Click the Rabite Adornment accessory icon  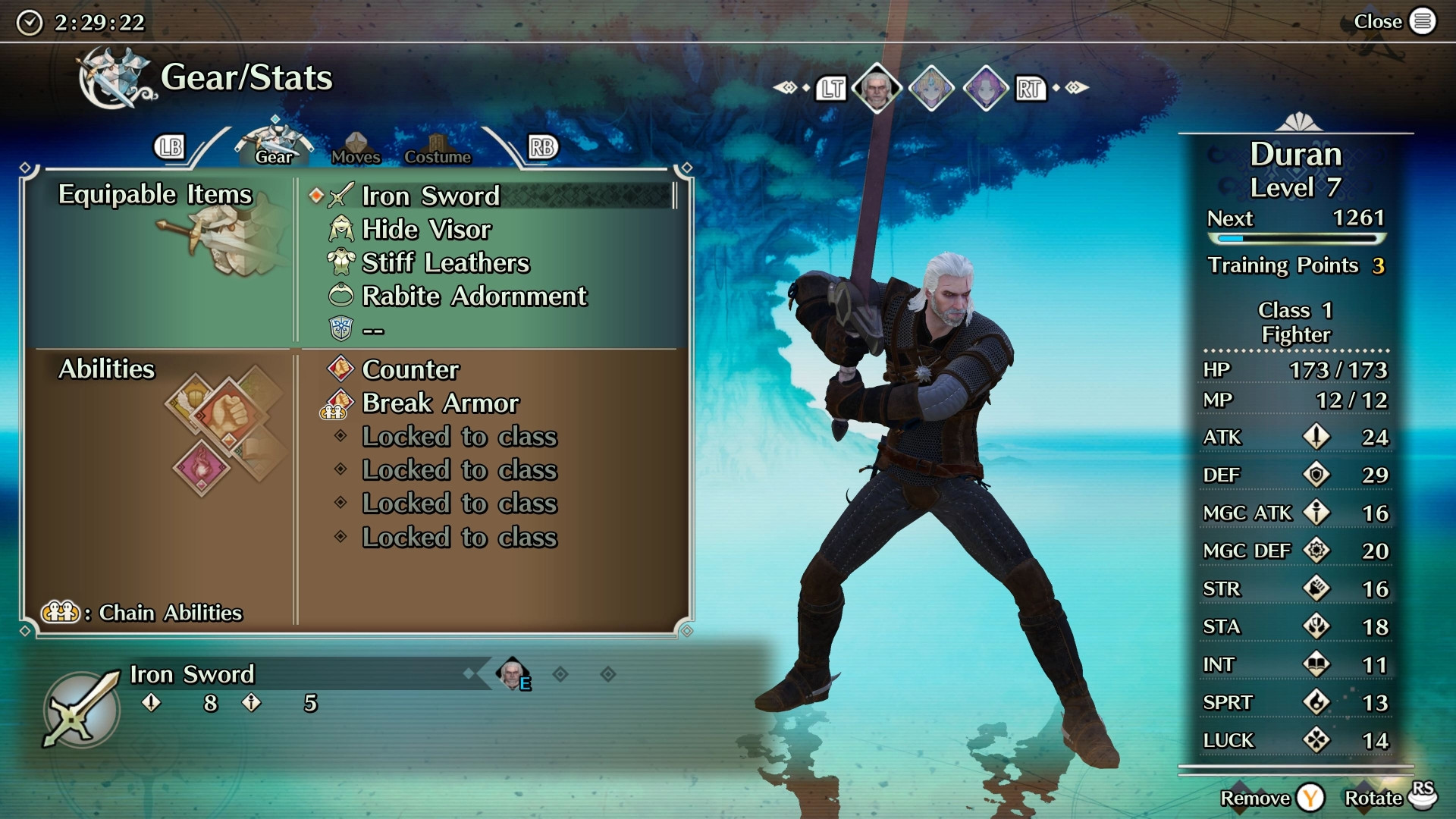point(340,296)
